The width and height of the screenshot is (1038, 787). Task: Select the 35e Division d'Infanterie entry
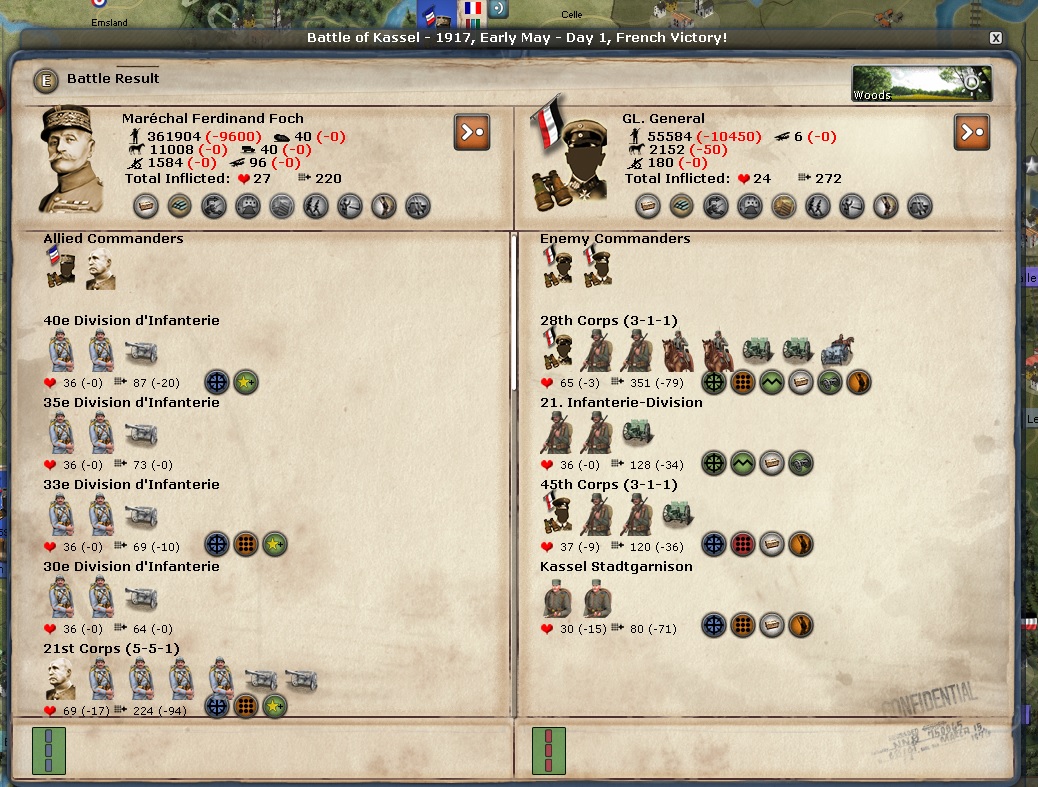click(131, 403)
